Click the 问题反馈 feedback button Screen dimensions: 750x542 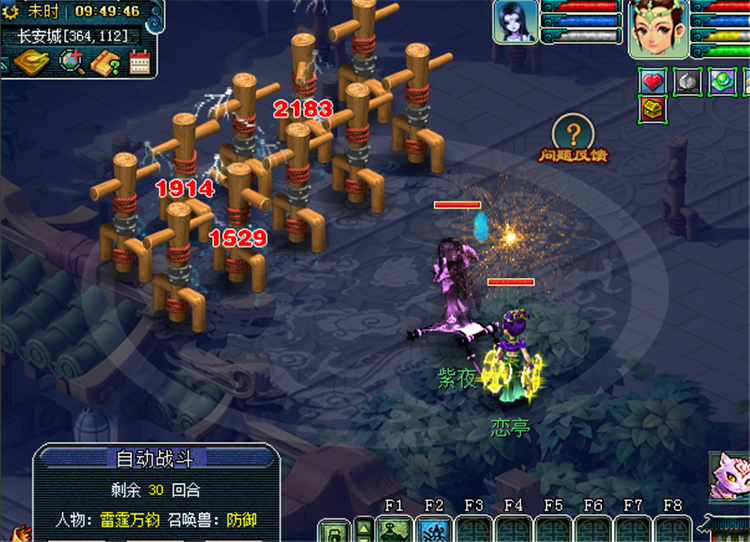(573, 139)
